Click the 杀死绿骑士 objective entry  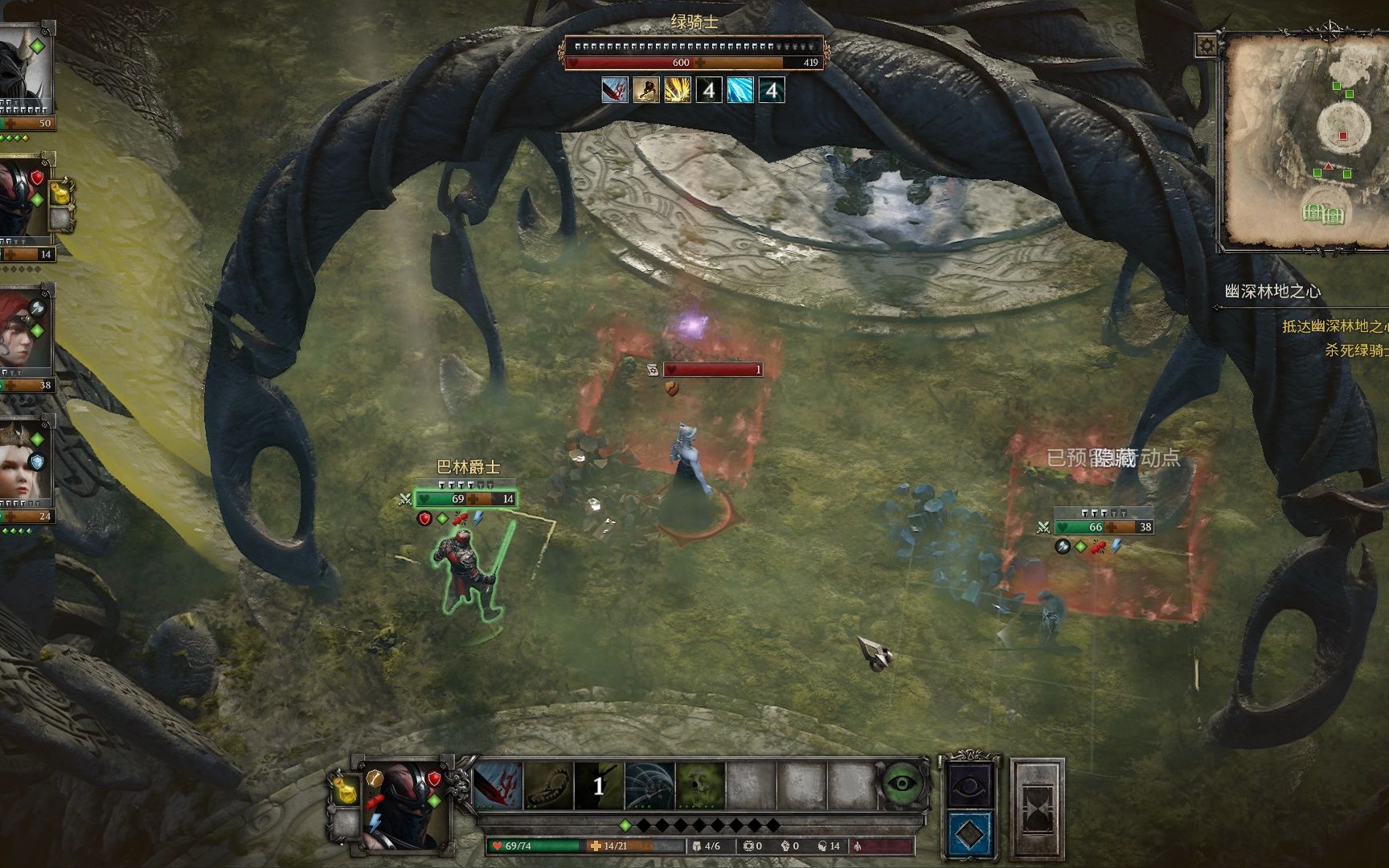coord(1355,350)
